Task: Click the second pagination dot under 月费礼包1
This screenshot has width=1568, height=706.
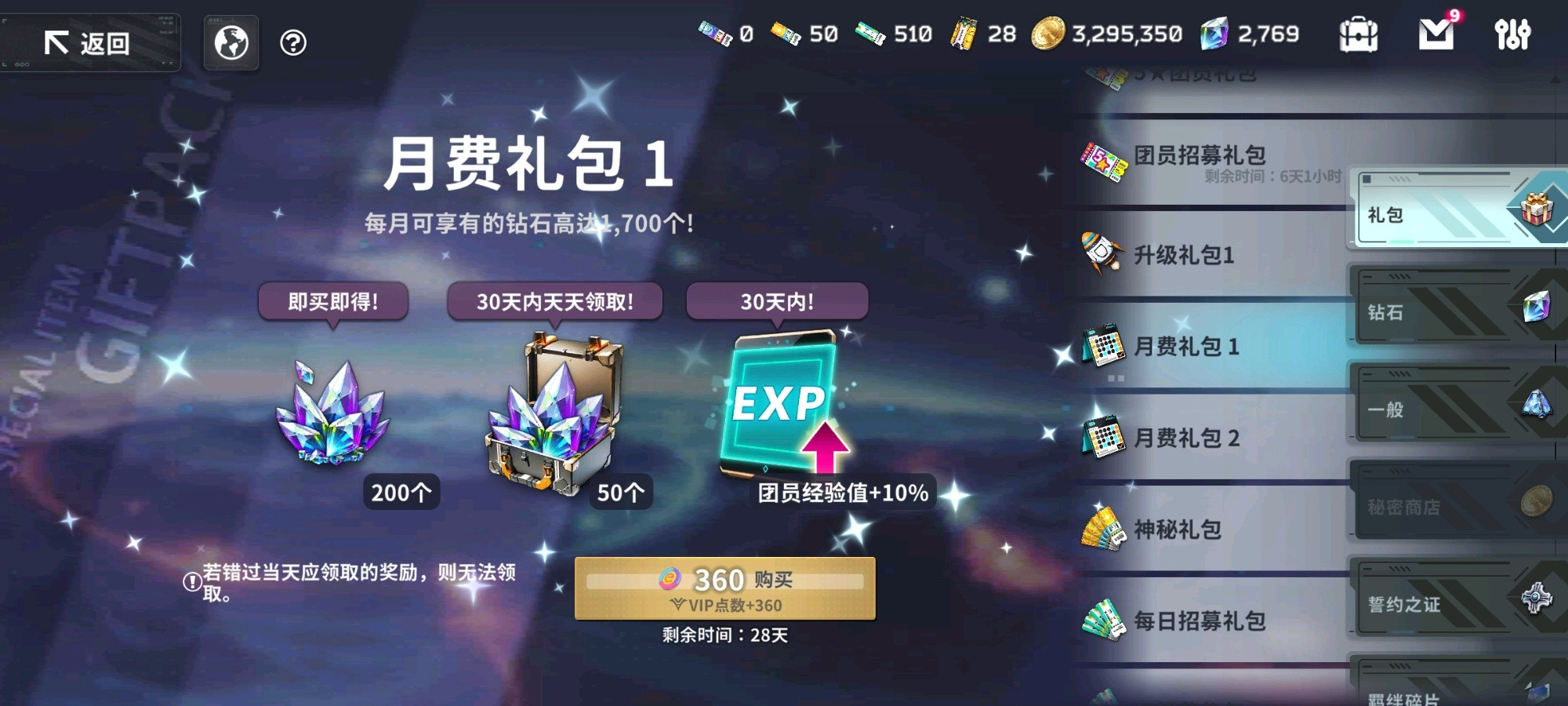Action: pos(1120,378)
